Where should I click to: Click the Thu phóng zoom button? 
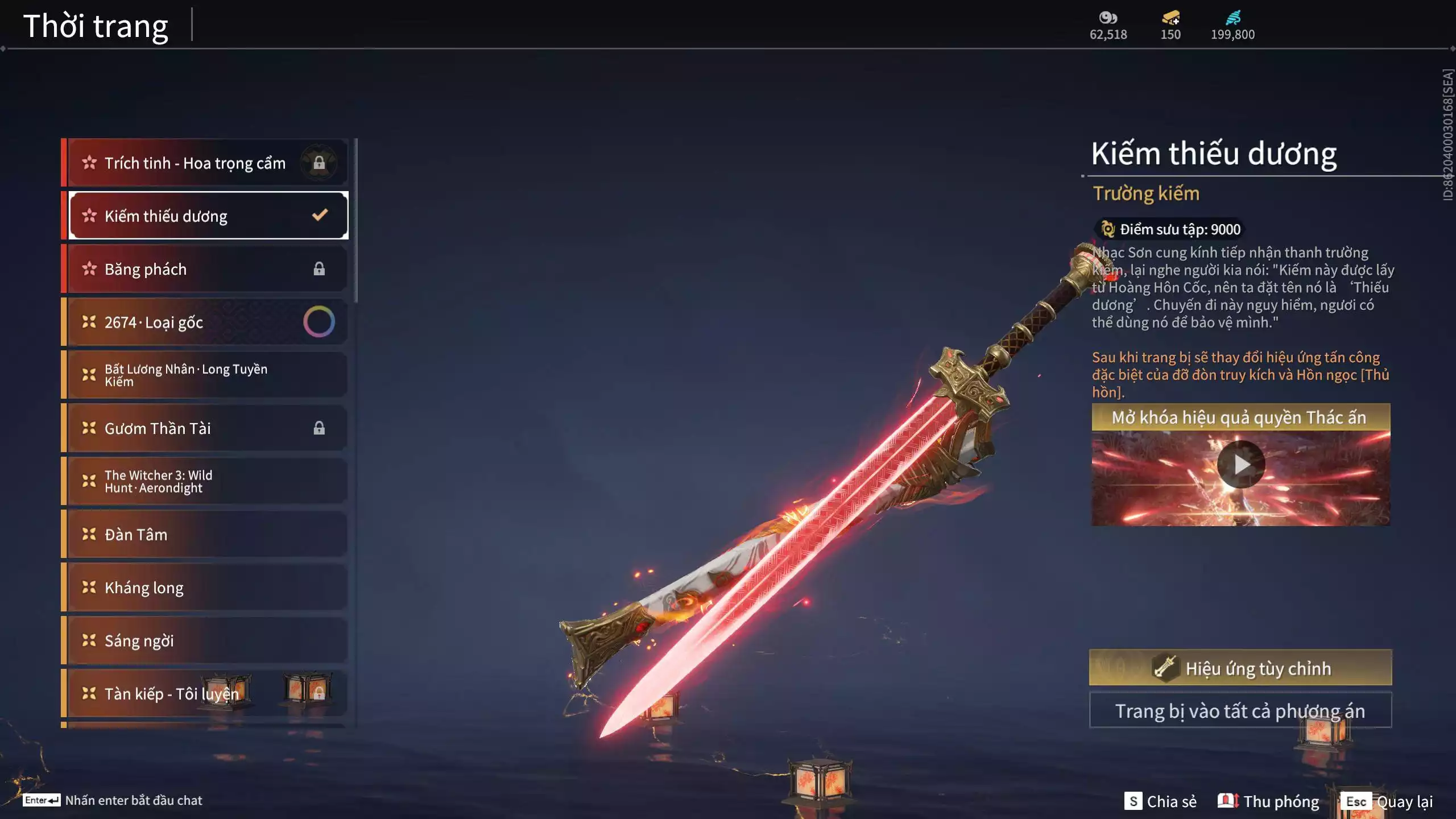tap(1269, 801)
